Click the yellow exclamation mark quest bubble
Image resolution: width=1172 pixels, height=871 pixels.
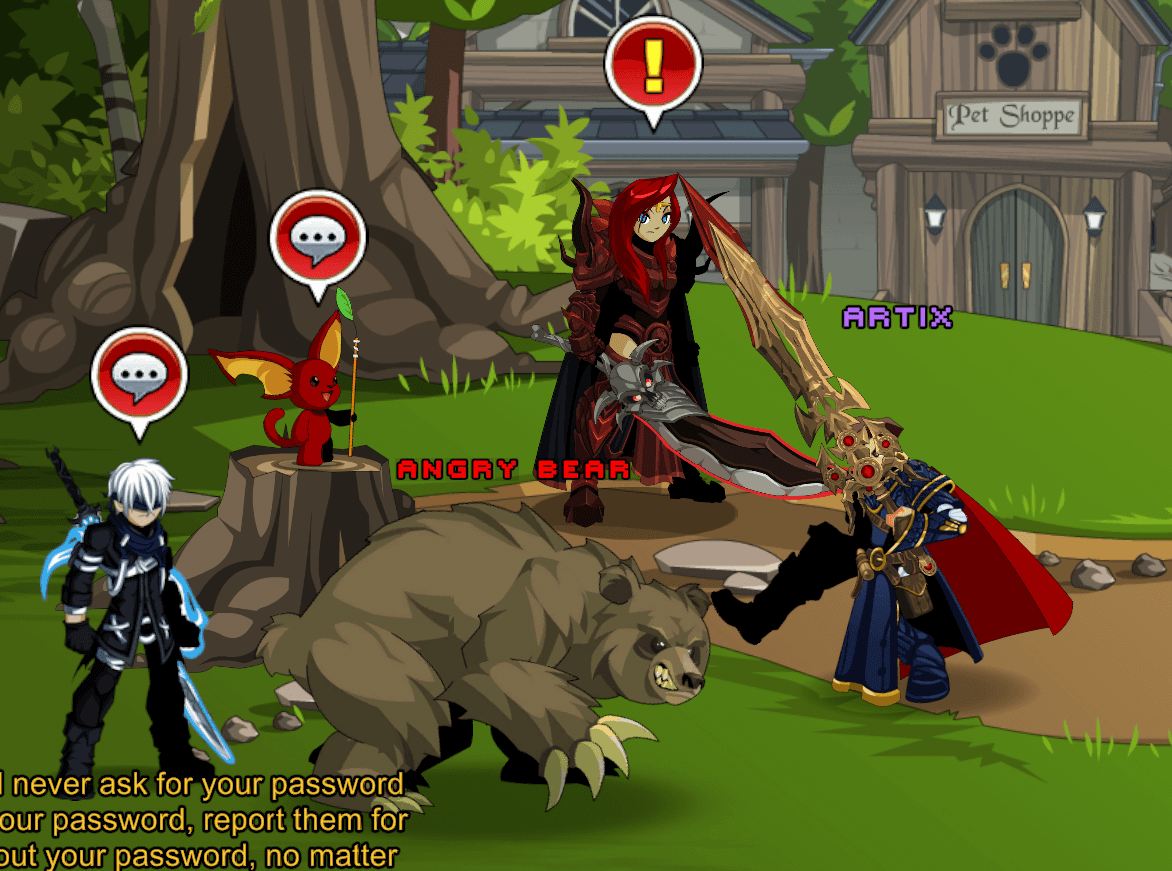pos(653,66)
